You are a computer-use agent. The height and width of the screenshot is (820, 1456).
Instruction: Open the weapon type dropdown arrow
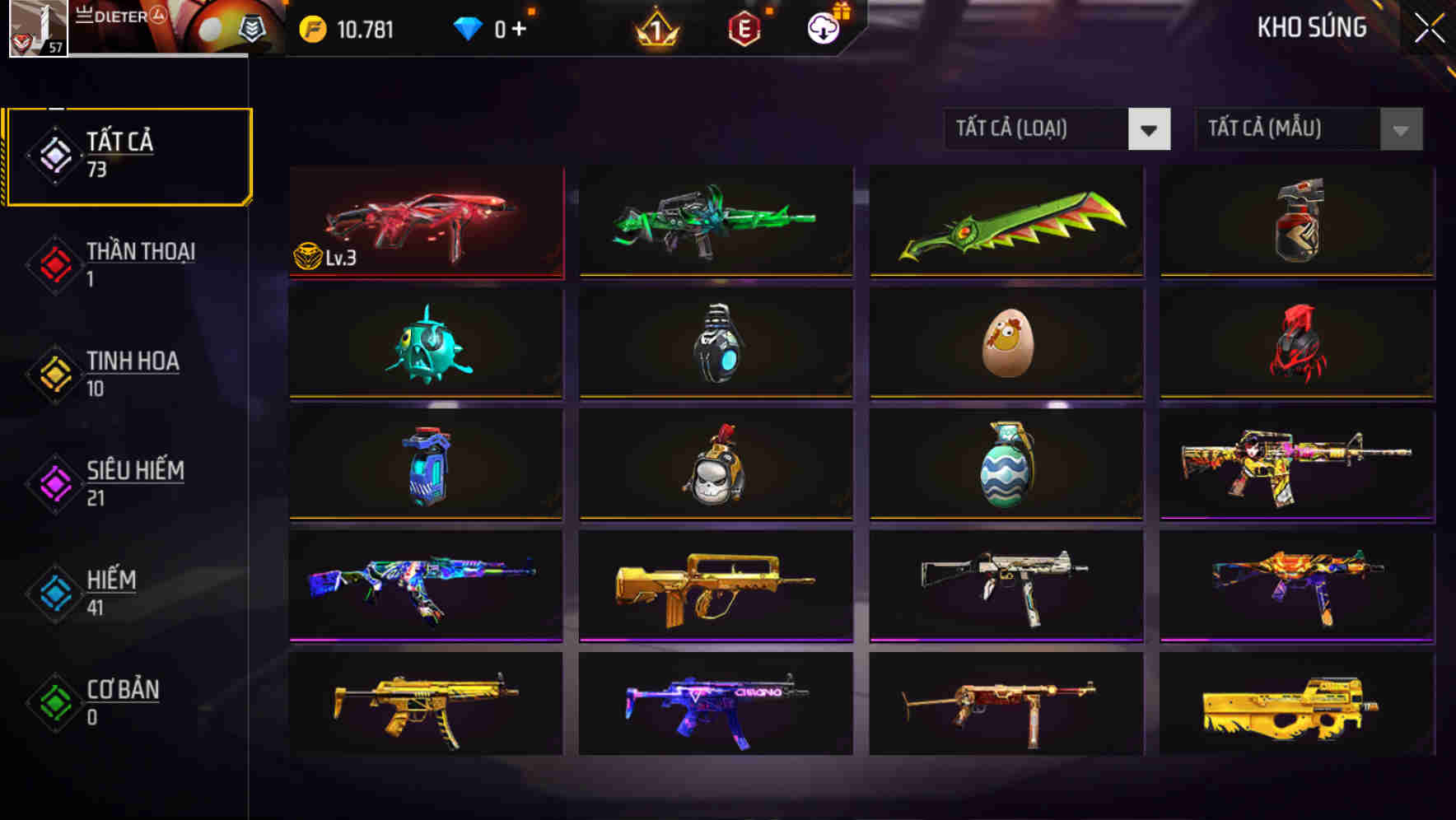click(1150, 129)
